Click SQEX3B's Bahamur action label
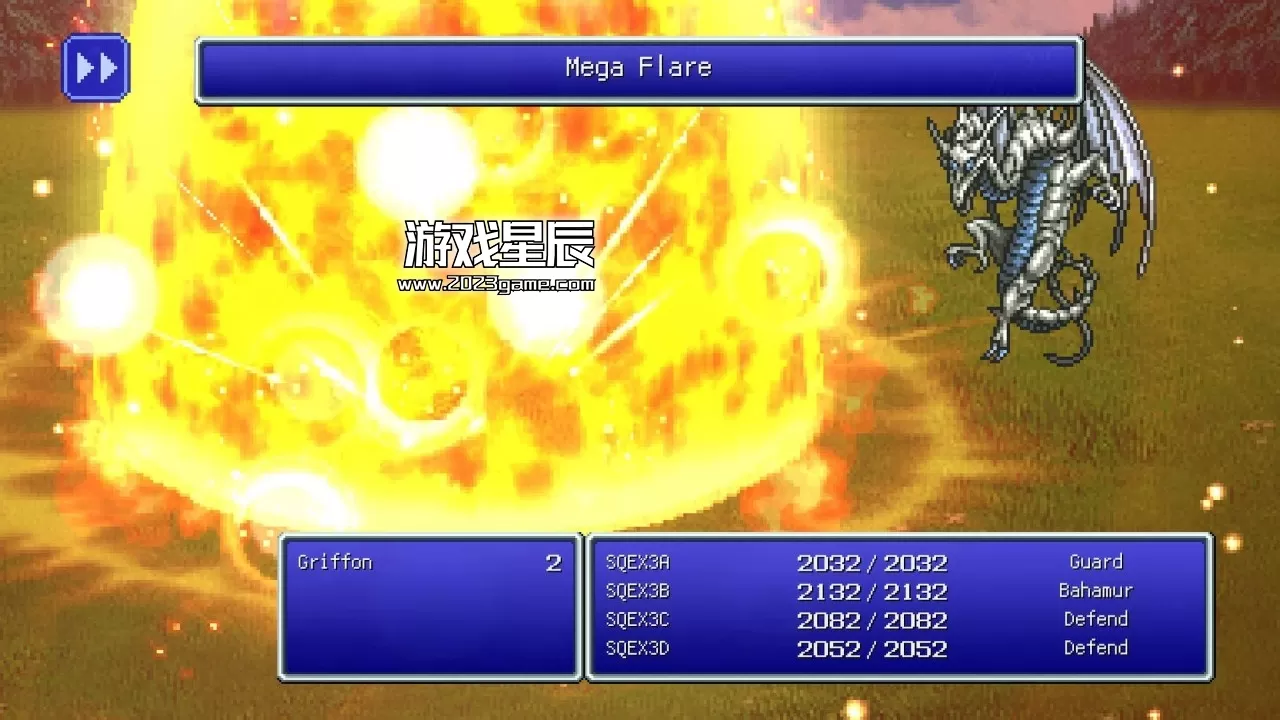This screenshot has height=720, width=1280. tap(1095, 591)
